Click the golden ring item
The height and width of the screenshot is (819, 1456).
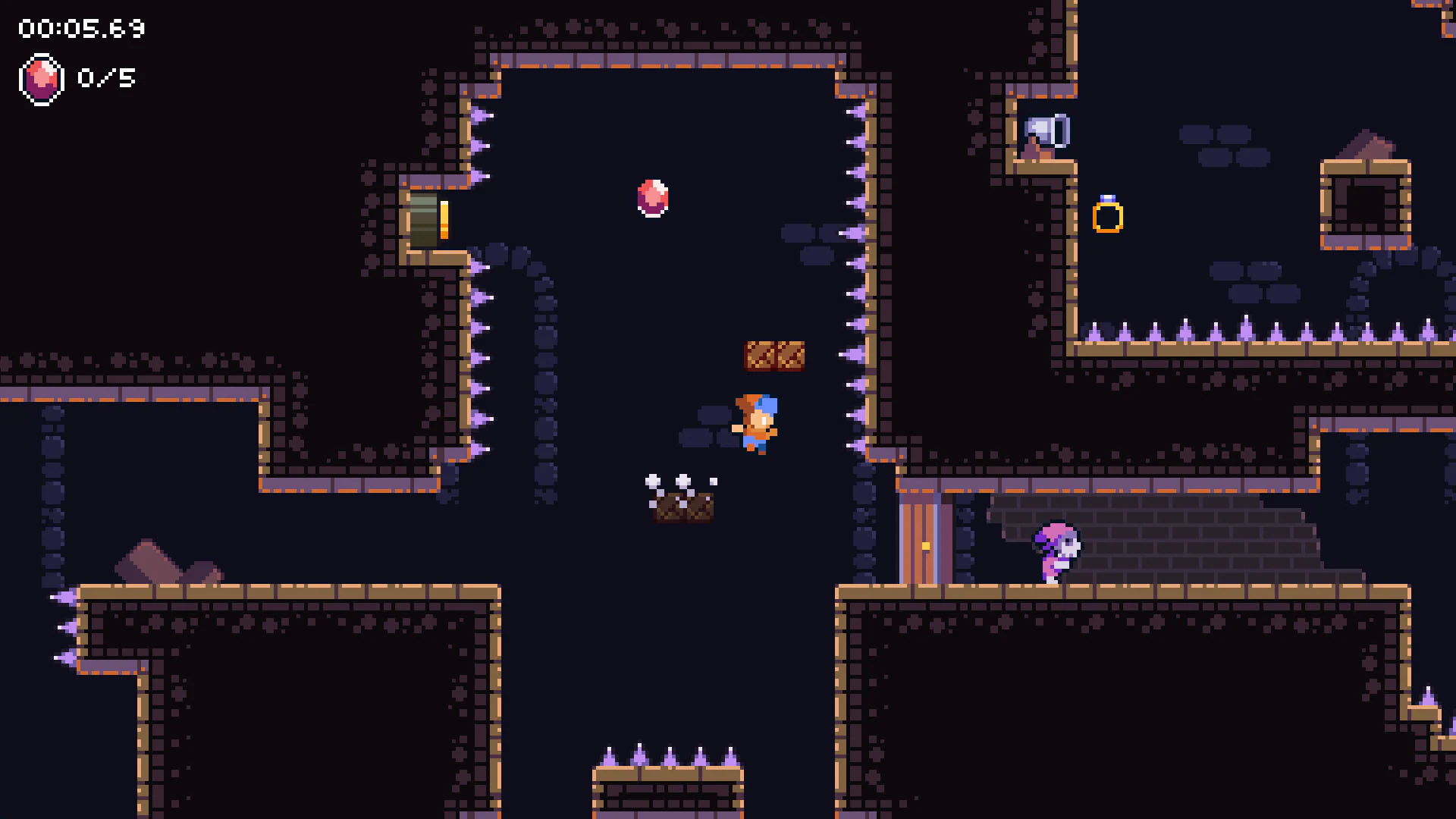[x=1109, y=218]
